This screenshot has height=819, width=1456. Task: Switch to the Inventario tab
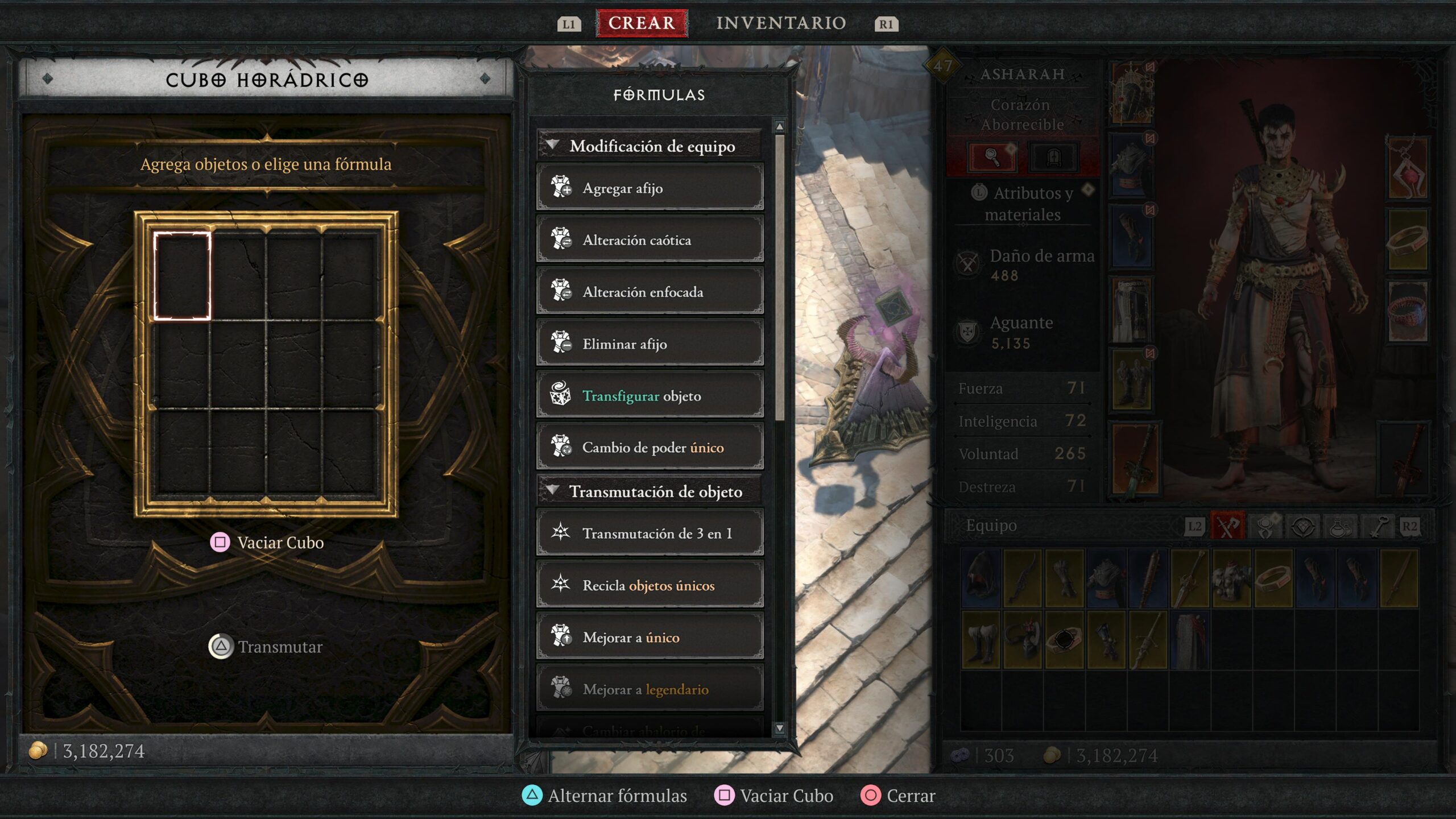(x=780, y=23)
